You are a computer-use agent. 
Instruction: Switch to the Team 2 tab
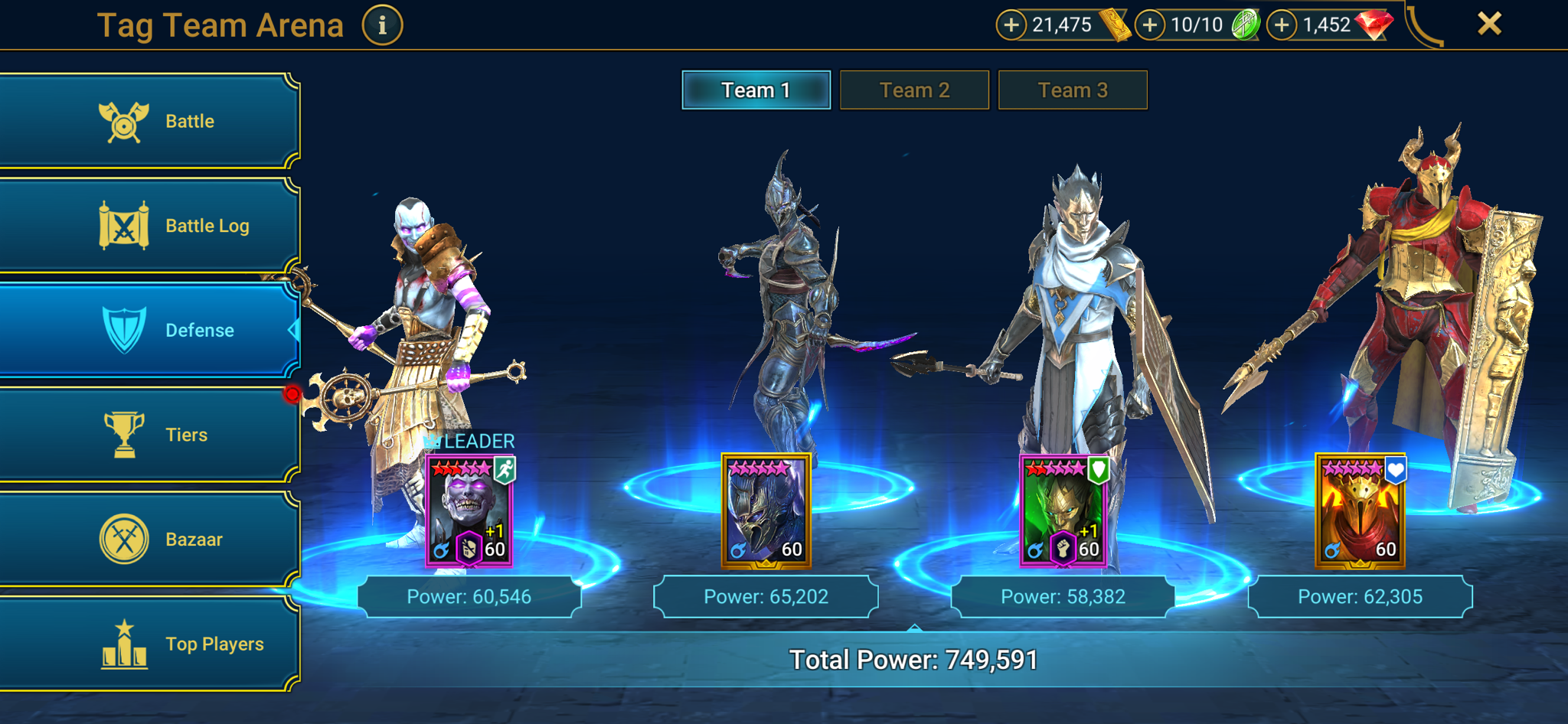coord(914,90)
